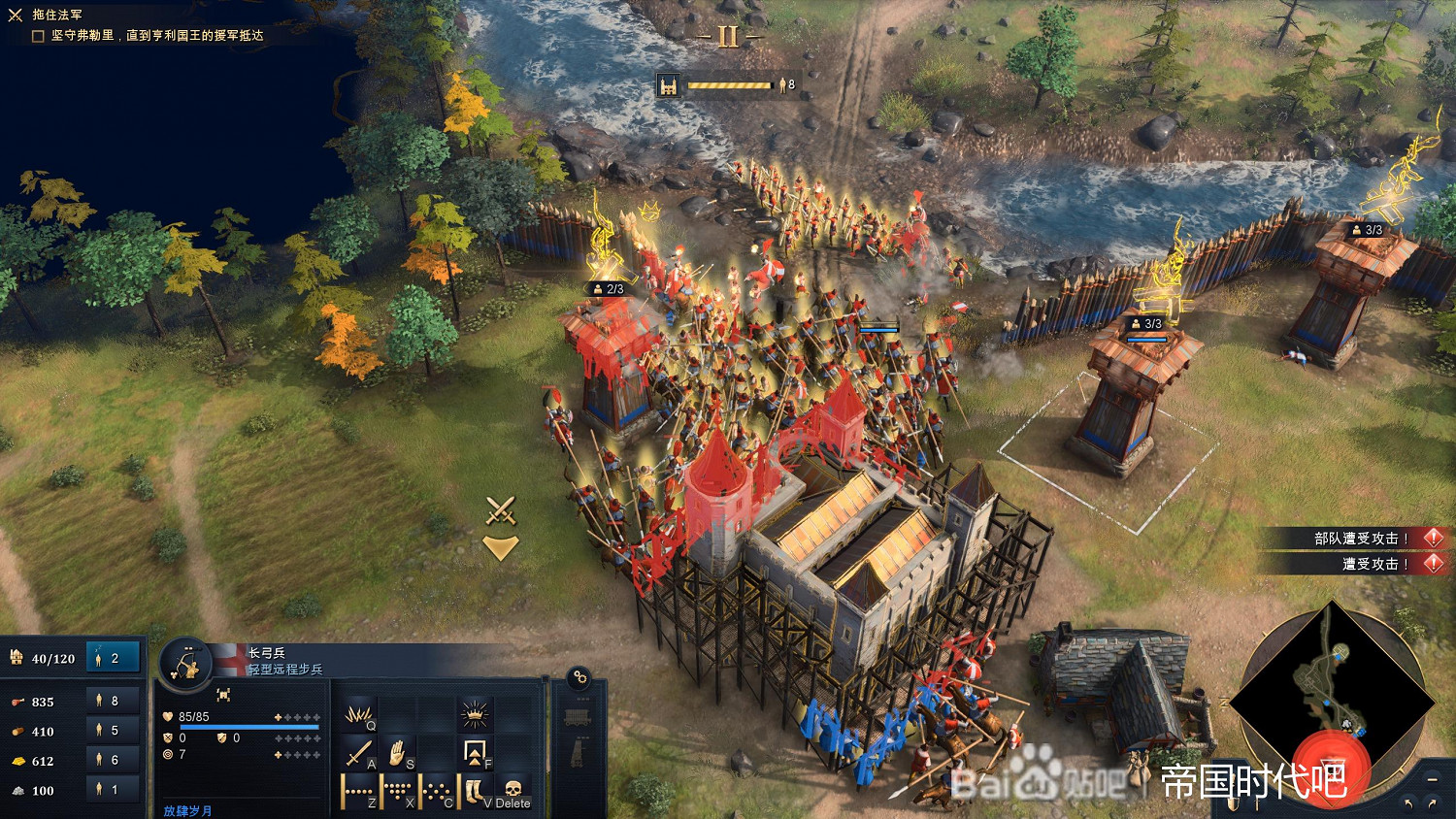Select the 8 food villagers button
This screenshot has width=1456, height=819.
coord(114,701)
